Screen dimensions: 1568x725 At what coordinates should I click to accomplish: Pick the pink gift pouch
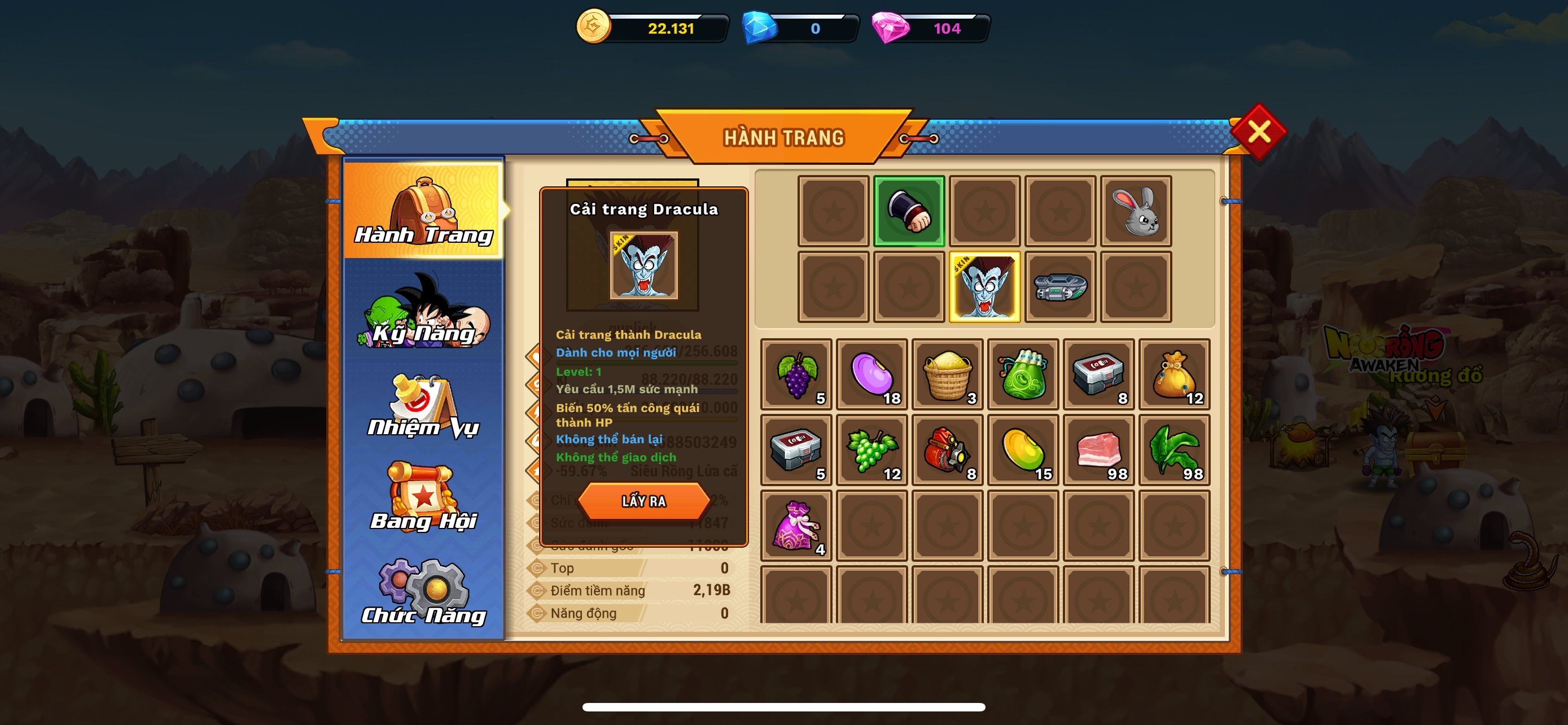click(x=796, y=525)
